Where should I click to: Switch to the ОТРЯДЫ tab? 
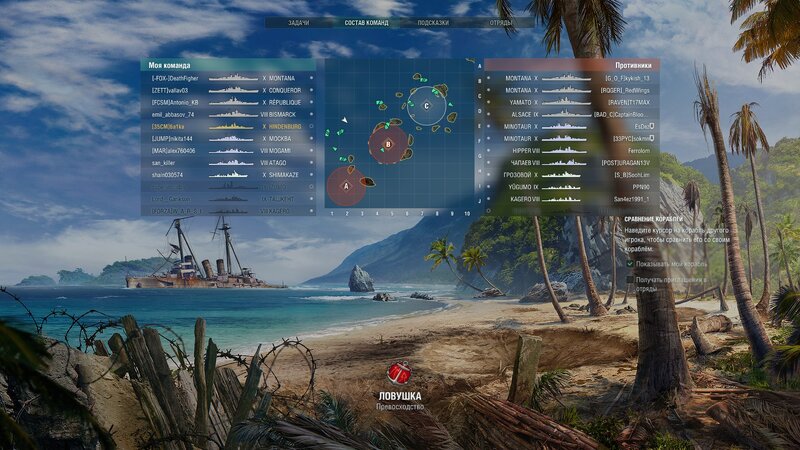(x=501, y=22)
